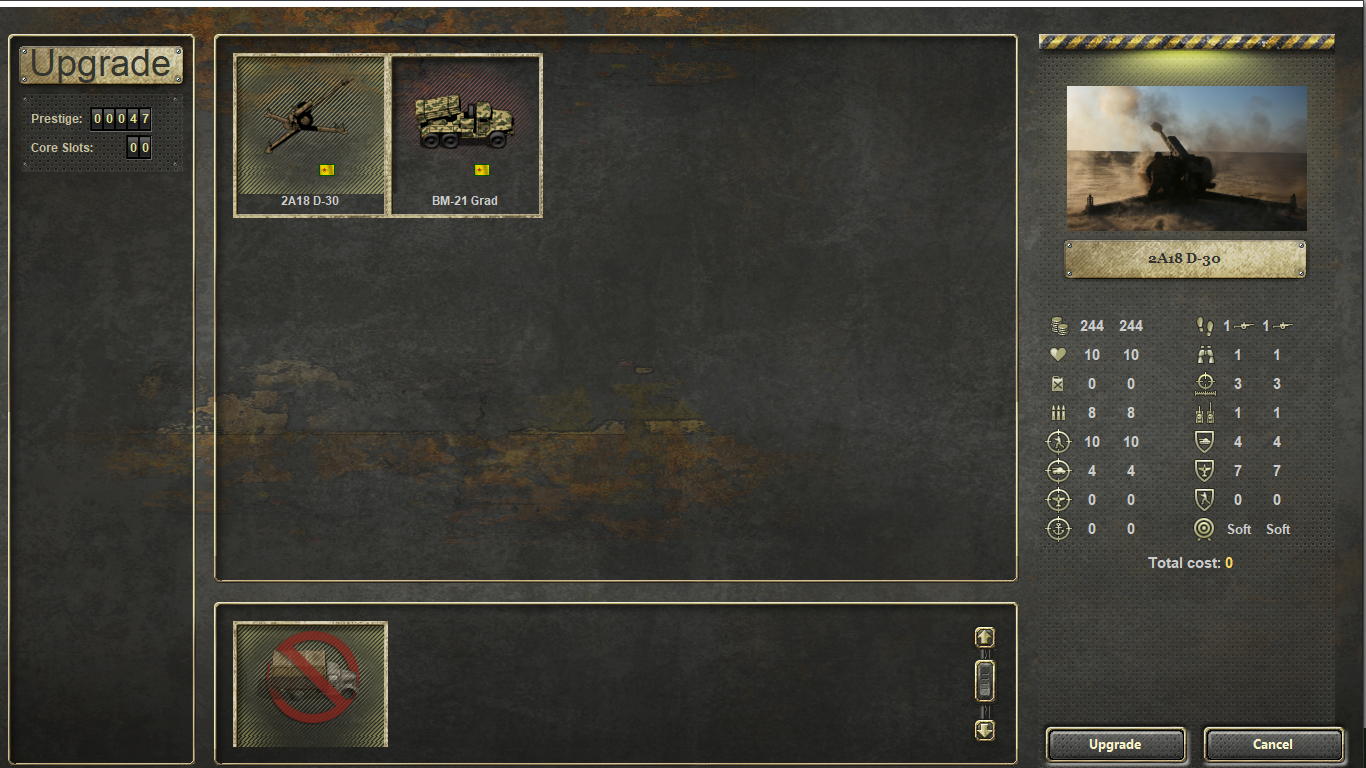
Task: Click the D-30 howitzer preview photo
Action: coord(1186,158)
